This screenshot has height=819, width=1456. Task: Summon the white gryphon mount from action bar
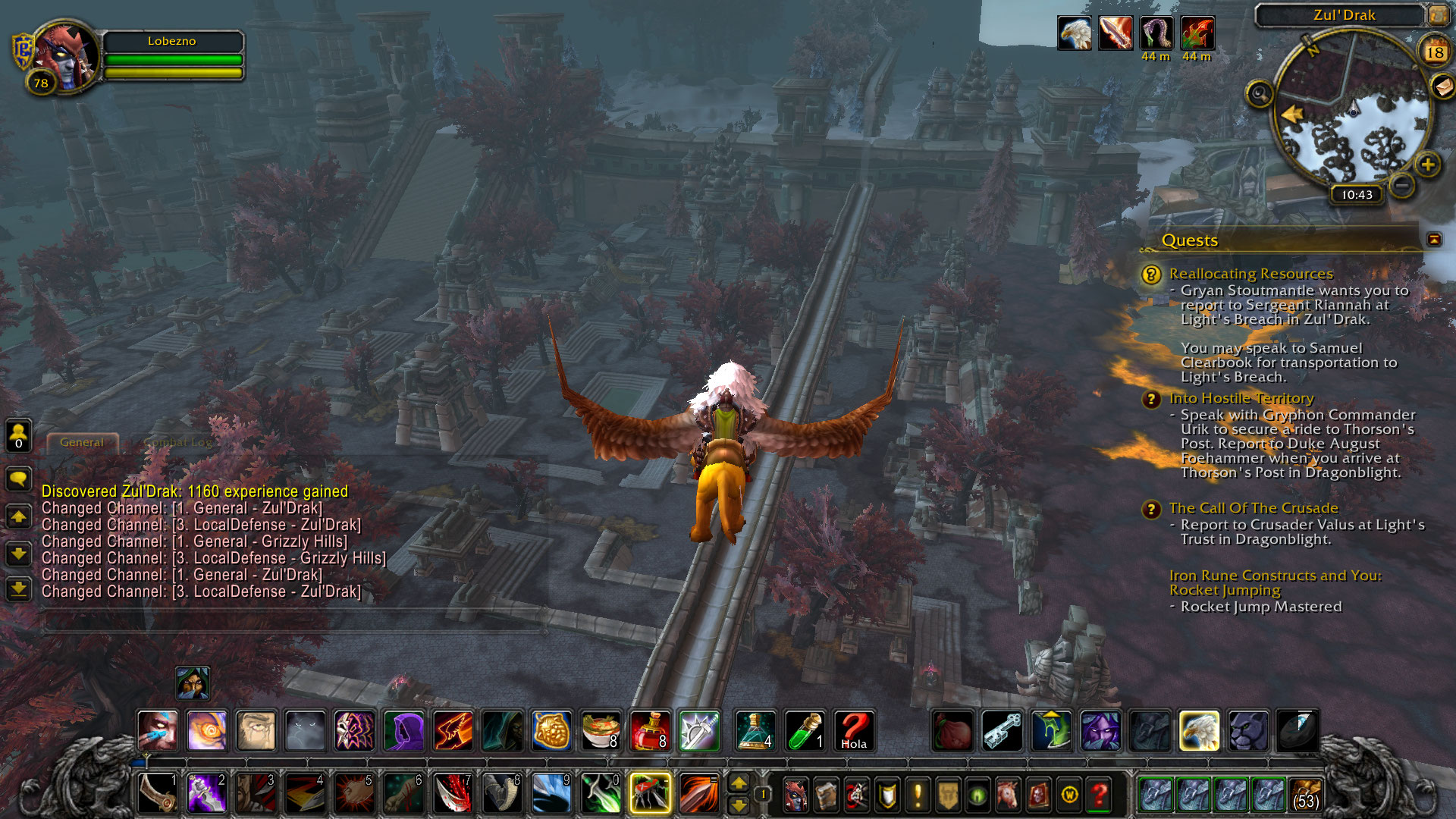(x=1198, y=730)
